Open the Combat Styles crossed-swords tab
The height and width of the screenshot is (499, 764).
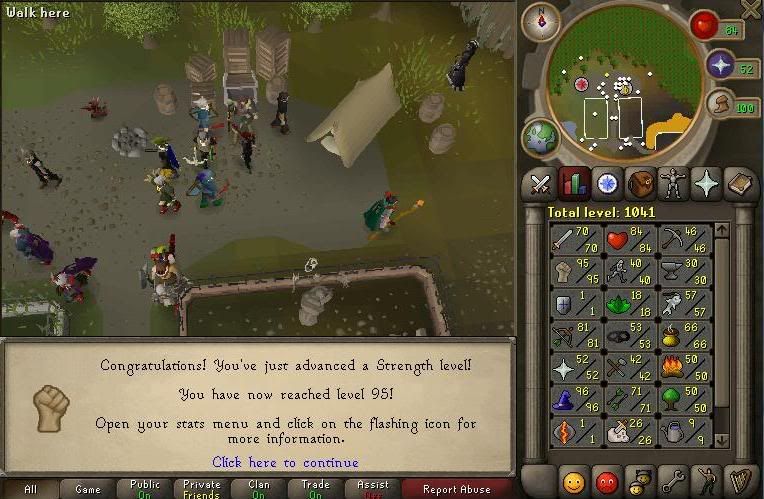pyautogui.click(x=541, y=184)
